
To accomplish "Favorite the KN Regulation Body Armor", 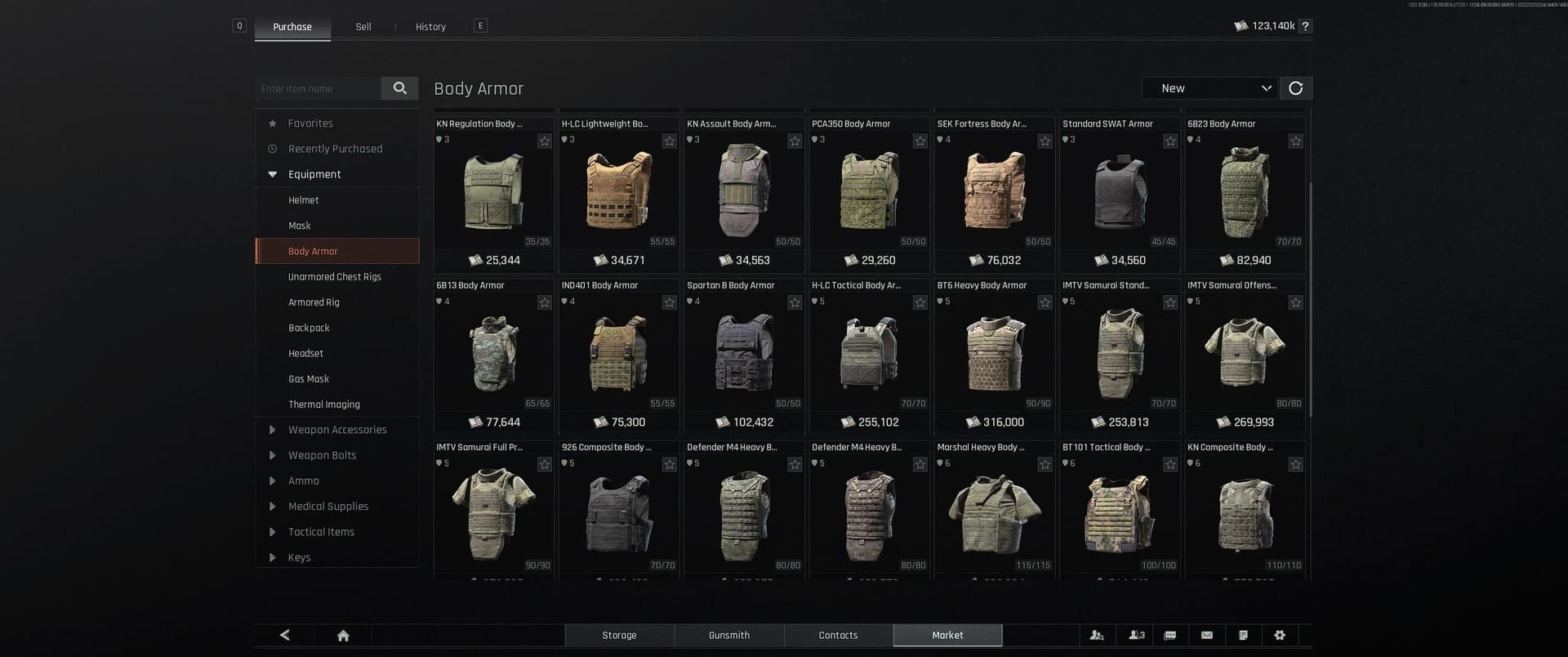I will pyautogui.click(x=545, y=141).
